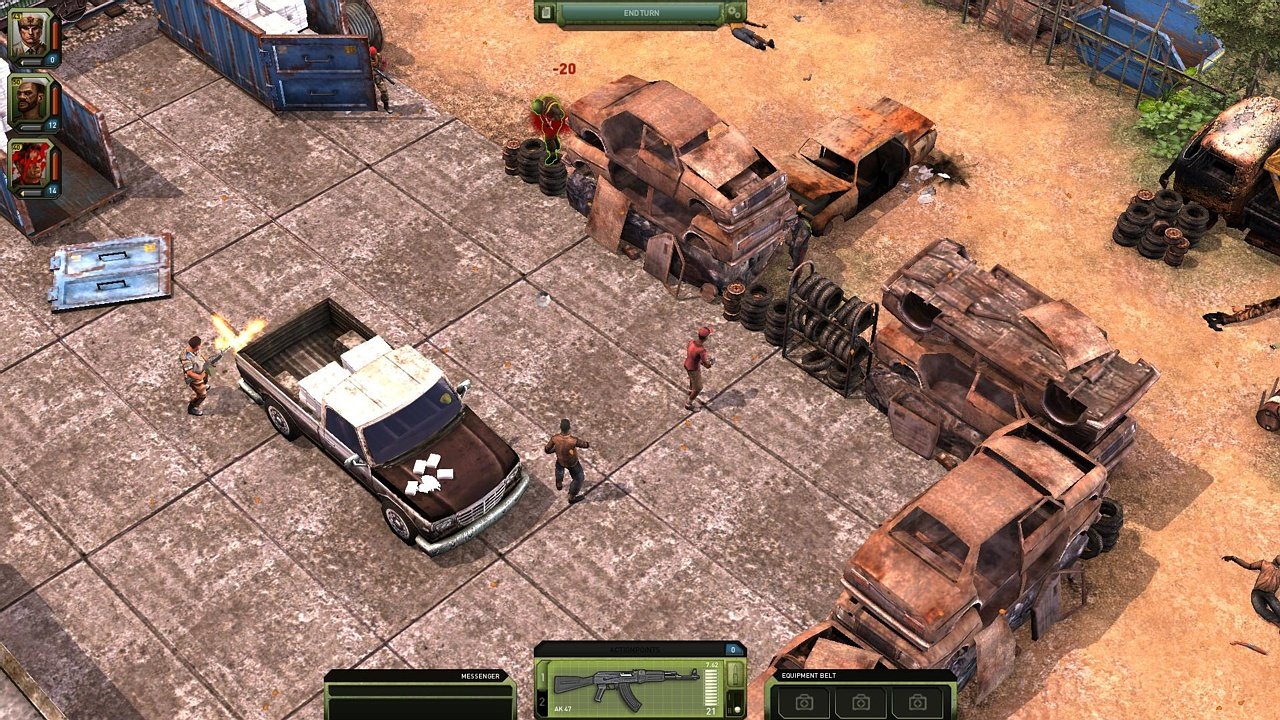Click the 7.62 ammo caliber indicator

pyautogui.click(x=711, y=665)
